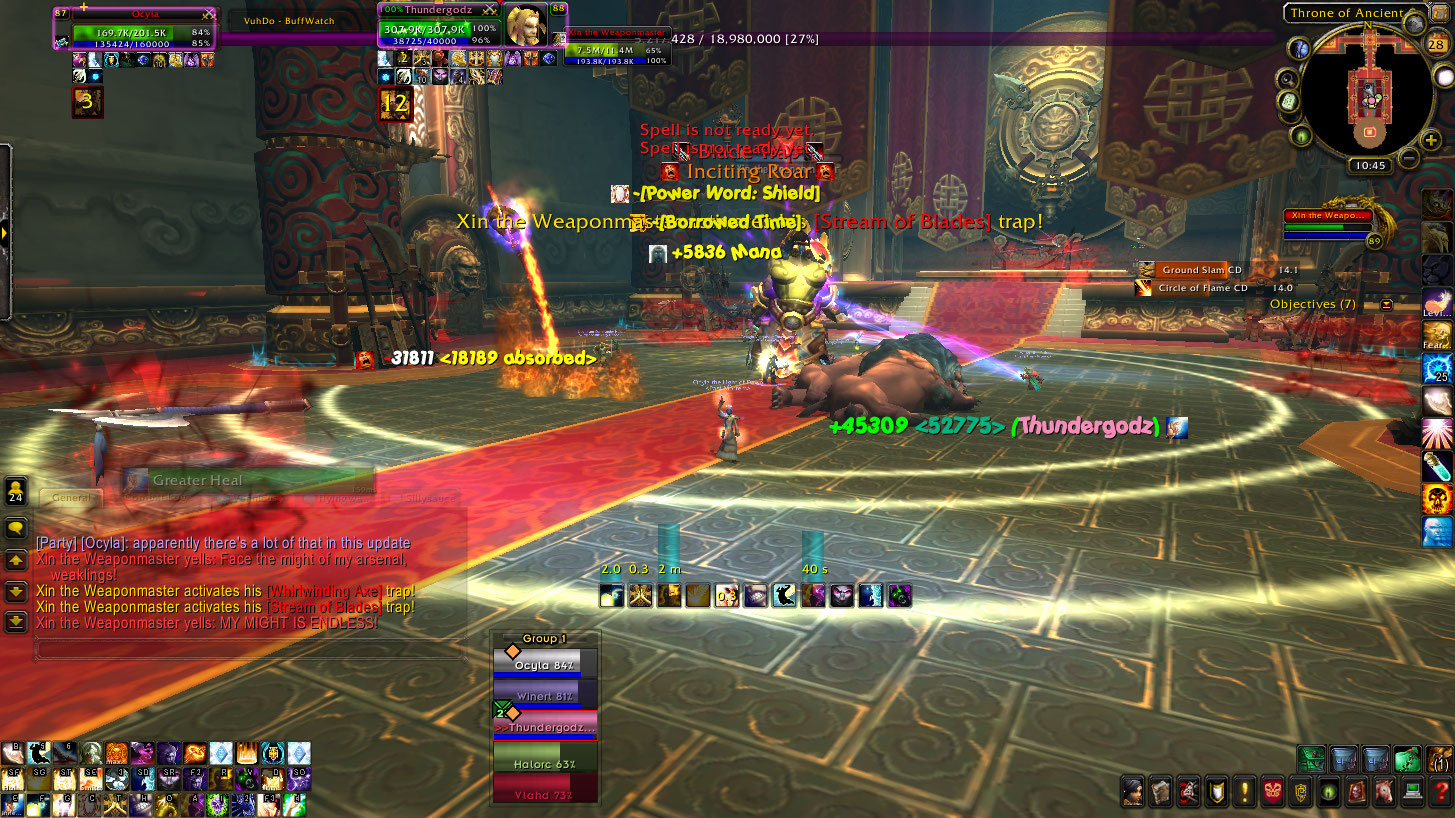Select the General chat tab
Viewport: 1455px width, 818px height.
(71, 498)
